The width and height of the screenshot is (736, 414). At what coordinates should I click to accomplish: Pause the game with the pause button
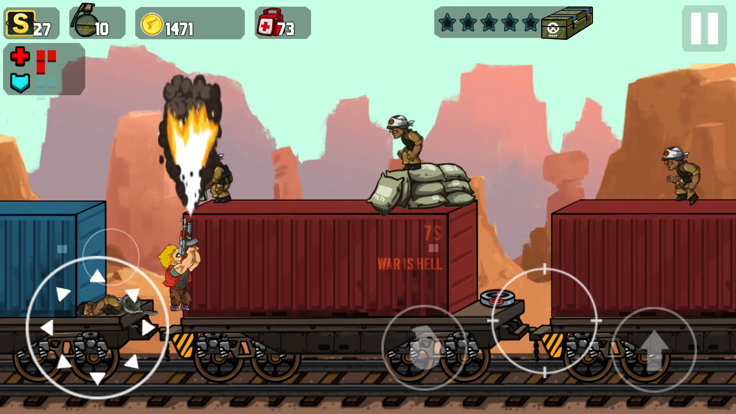point(704,29)
